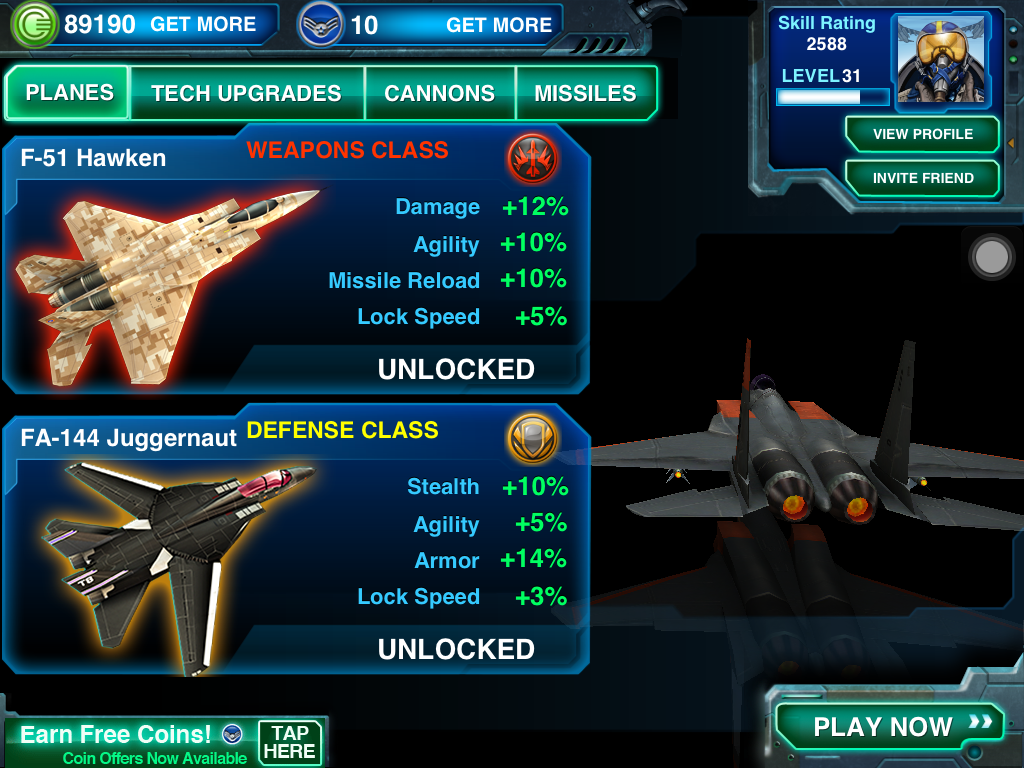Screen dimensions: 1024x768
Task: Tap the grey circular assistive button
Action: 992,257
